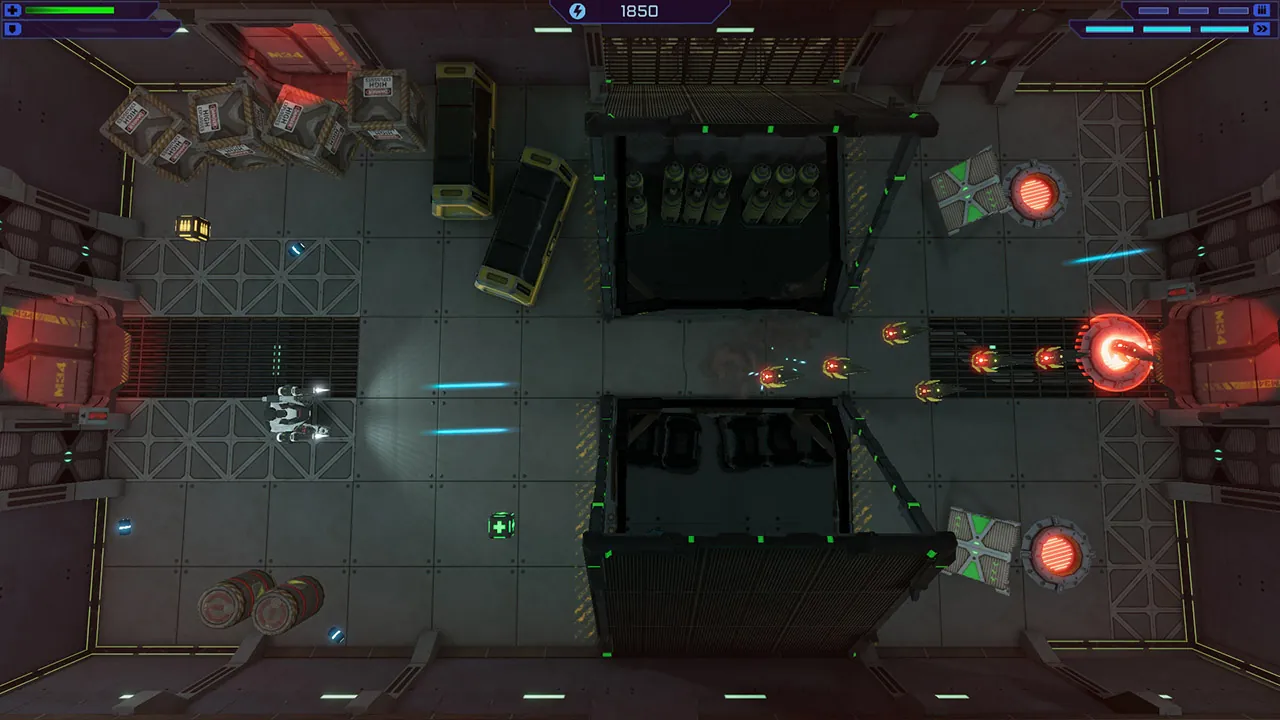Click the upper green teleporter pad
The height and width of the screenshot is (720, 1280).
(965, 190)
